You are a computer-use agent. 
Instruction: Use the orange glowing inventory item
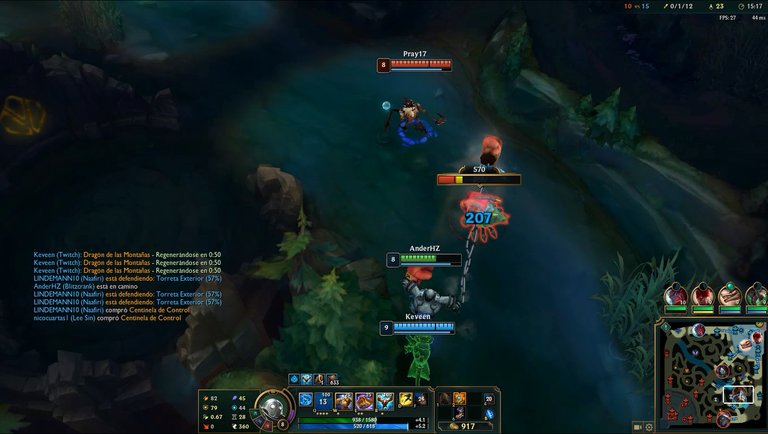click(459, 399)
